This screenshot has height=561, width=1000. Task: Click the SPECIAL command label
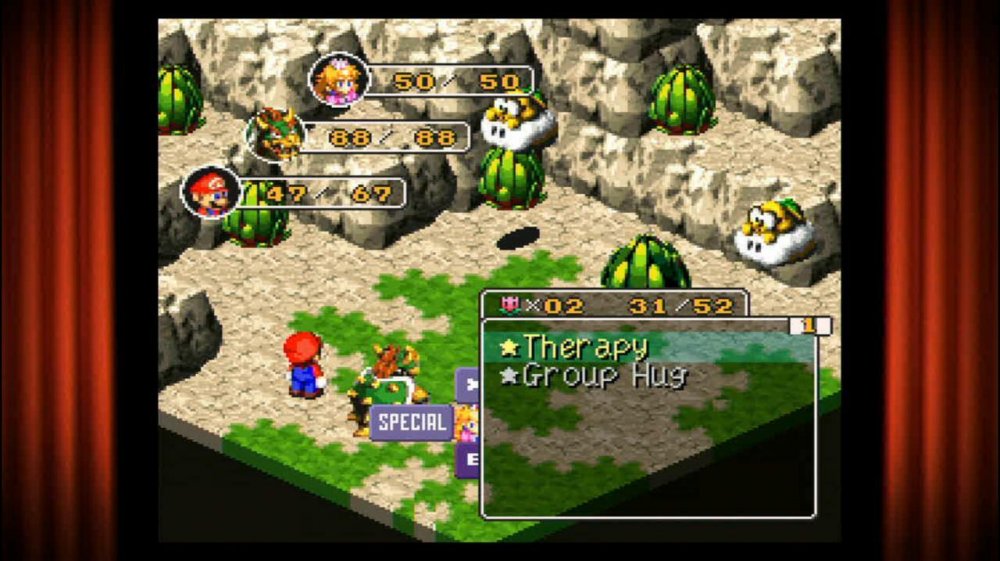pos(412,421)
